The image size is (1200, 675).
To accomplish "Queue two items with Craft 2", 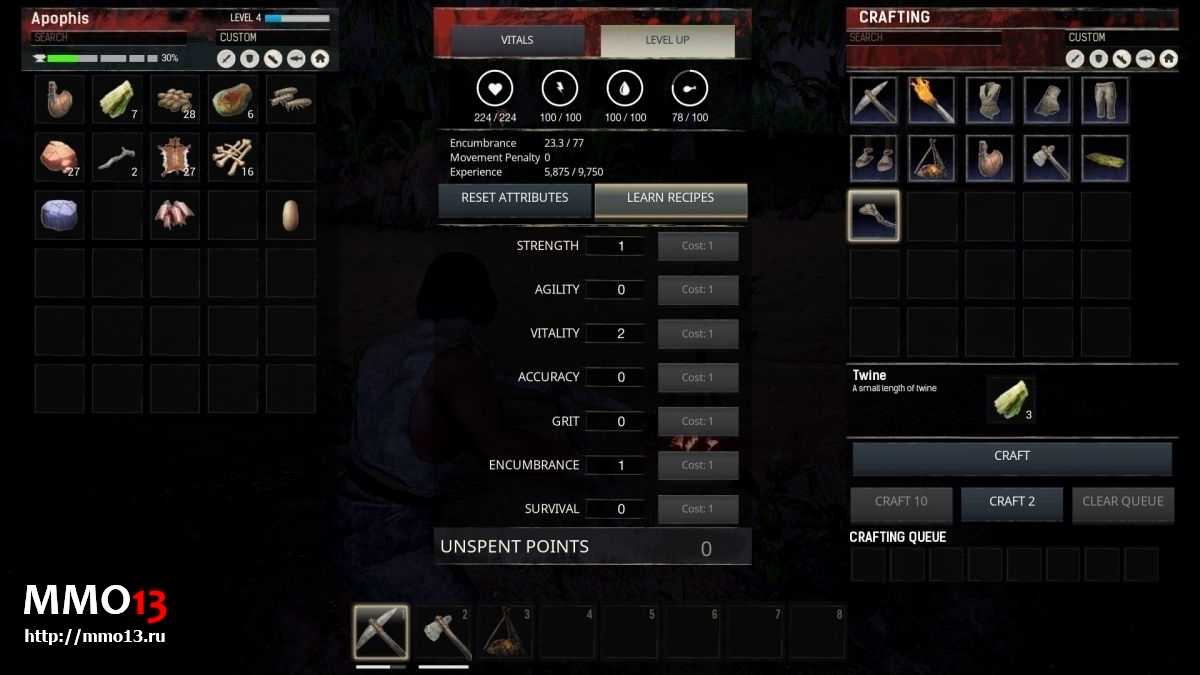I will [1011, 502].
